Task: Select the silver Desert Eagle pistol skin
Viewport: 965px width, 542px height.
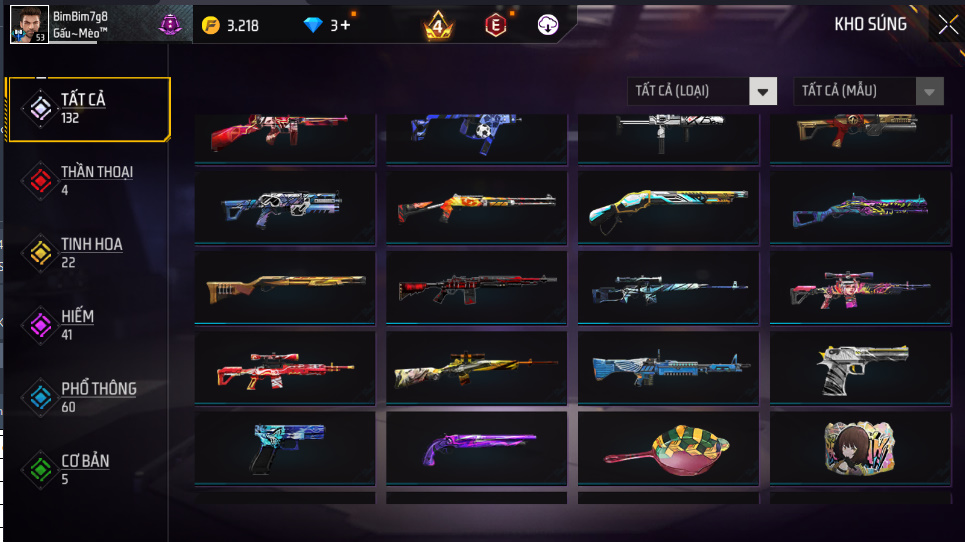Action: click(860, 369)
